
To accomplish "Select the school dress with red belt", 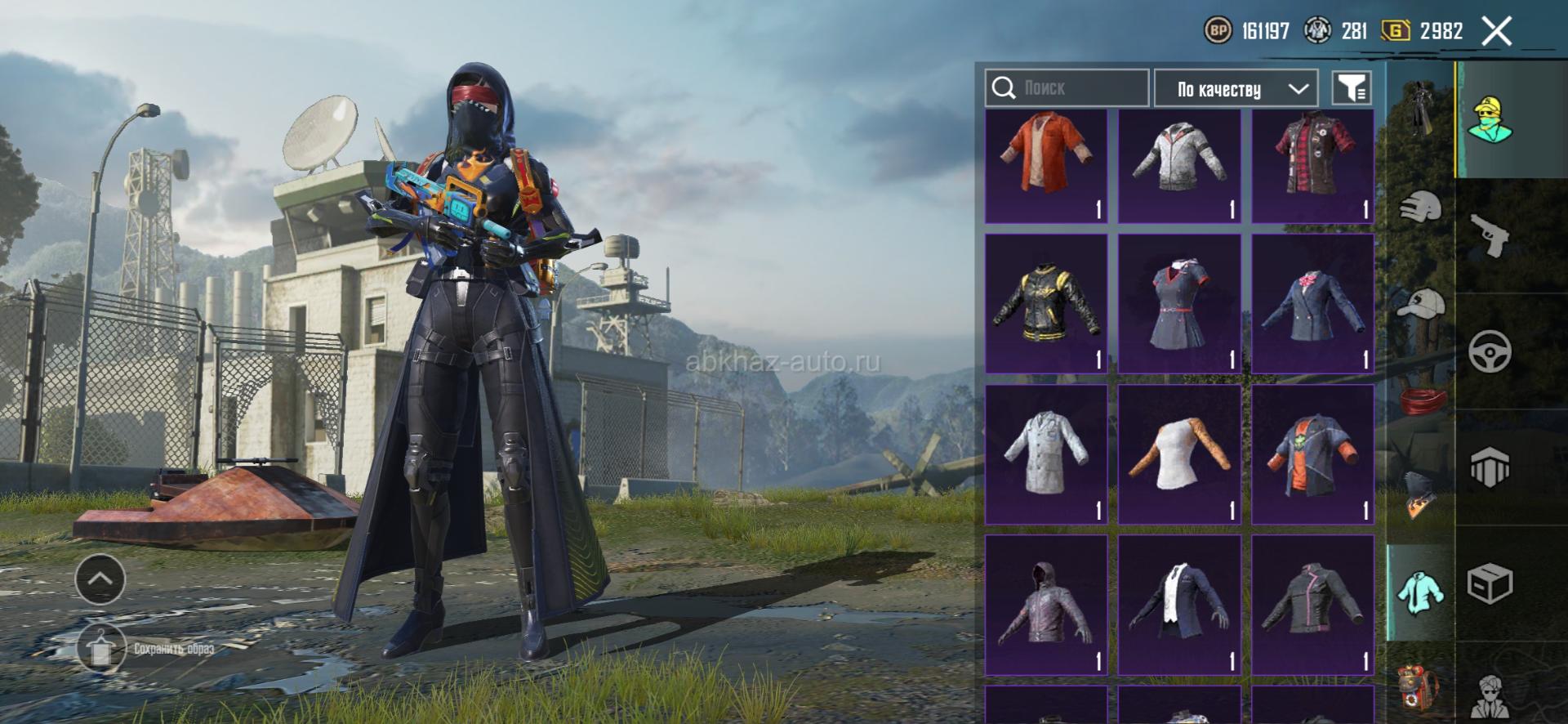I will (x=1179, y=303).
